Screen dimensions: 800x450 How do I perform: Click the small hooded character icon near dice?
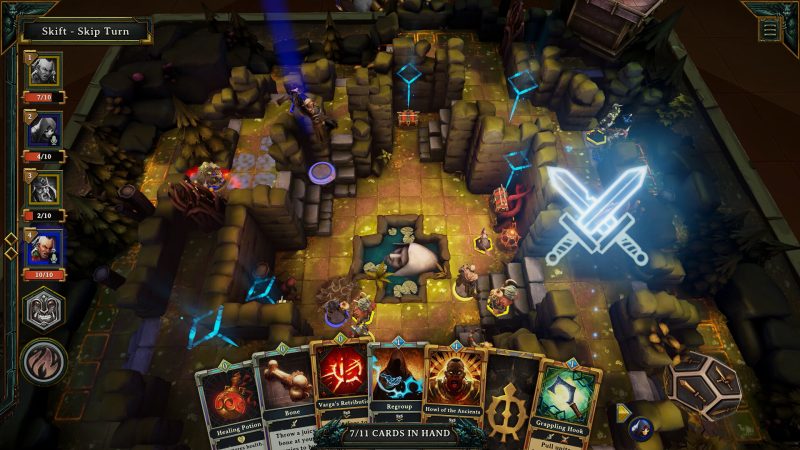point(639,428)
